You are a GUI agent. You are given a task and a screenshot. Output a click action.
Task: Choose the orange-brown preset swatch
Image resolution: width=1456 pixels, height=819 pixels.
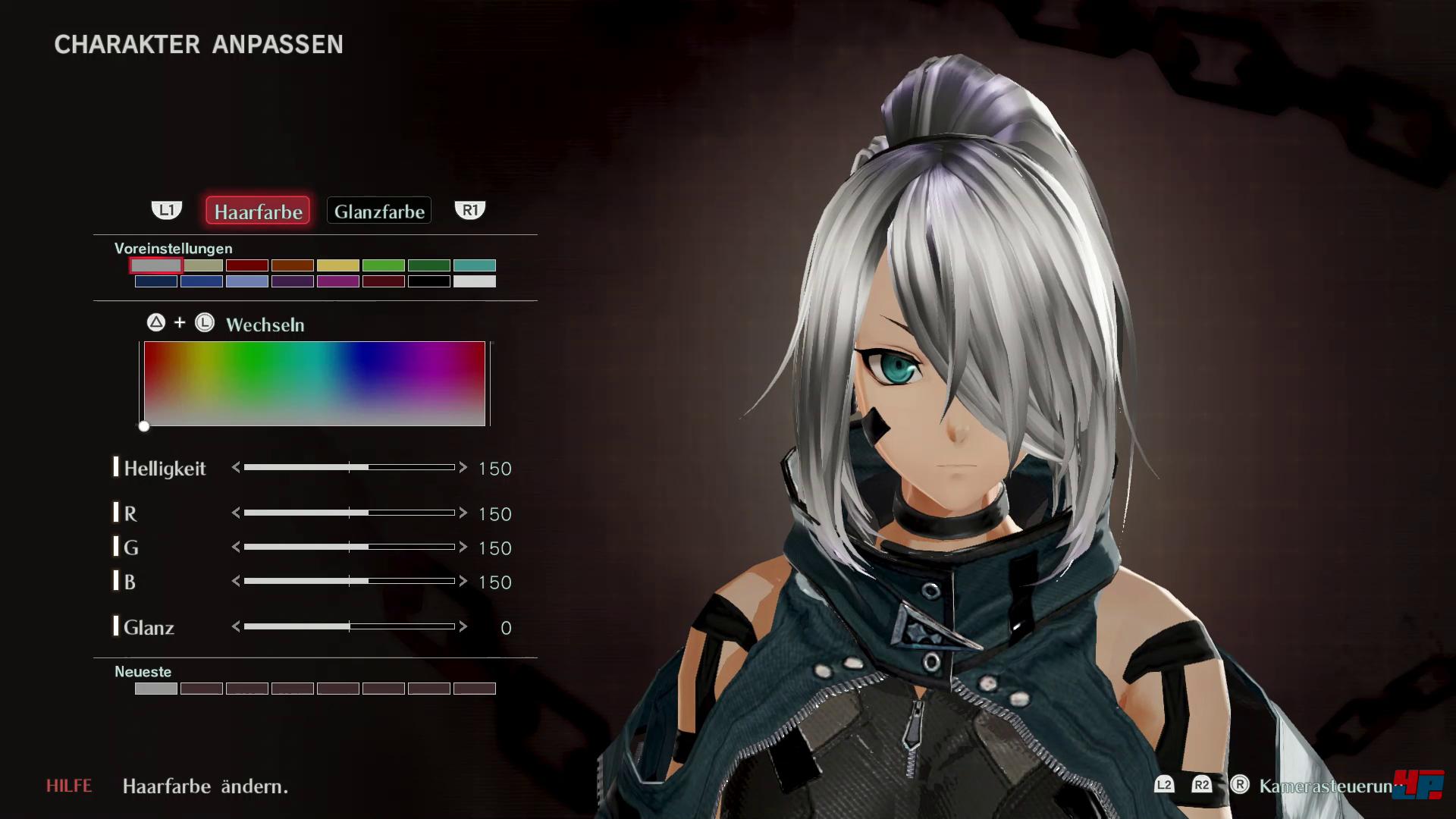pos(293,265)
